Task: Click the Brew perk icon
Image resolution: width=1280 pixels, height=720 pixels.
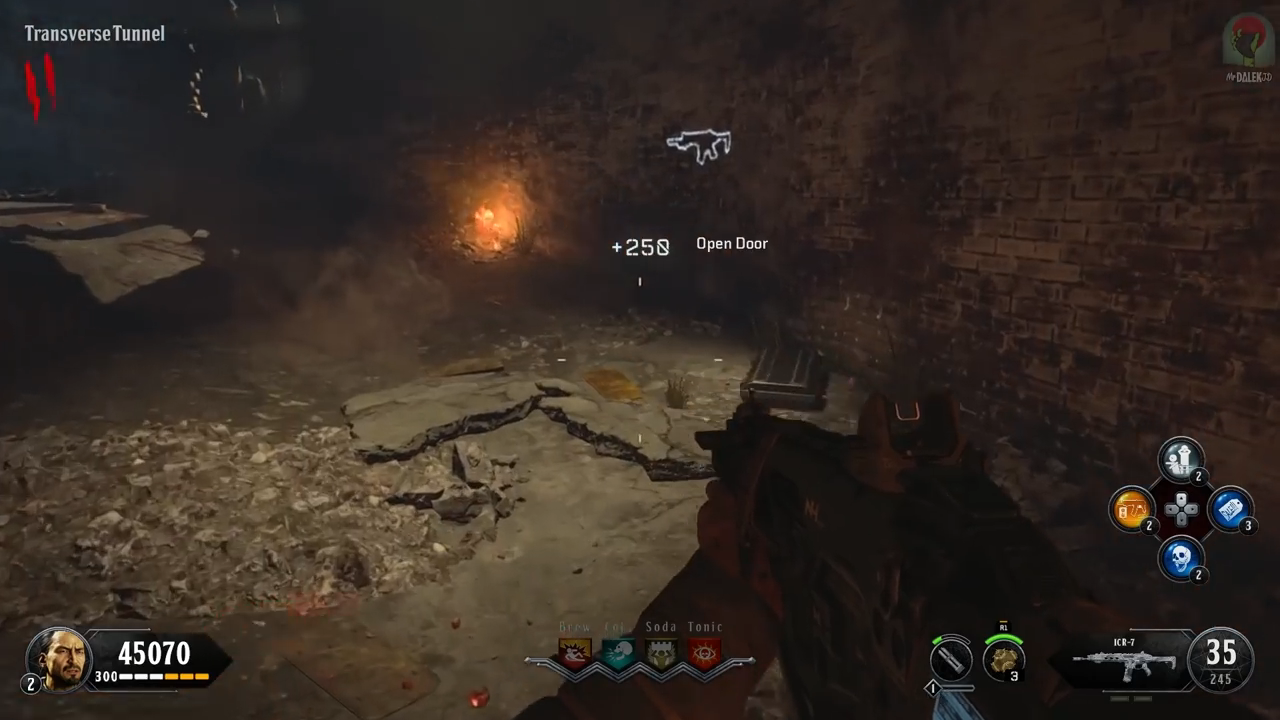Action: (x=575, y=654)
